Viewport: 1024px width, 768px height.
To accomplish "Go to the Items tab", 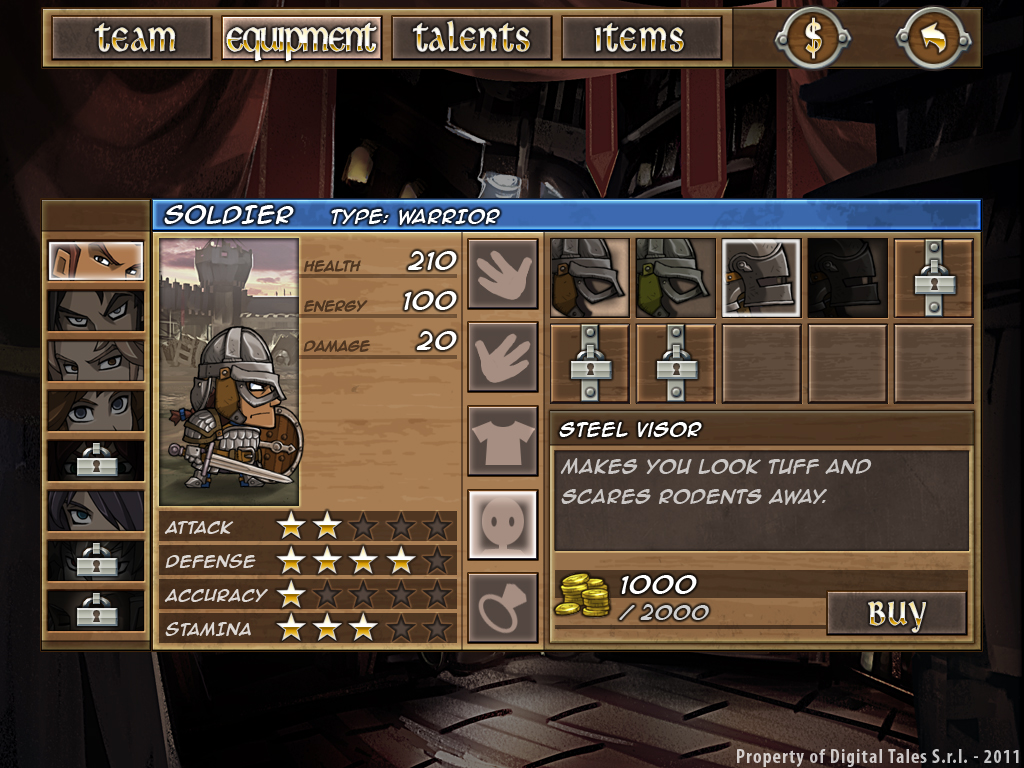I will (x=641, y=38).
